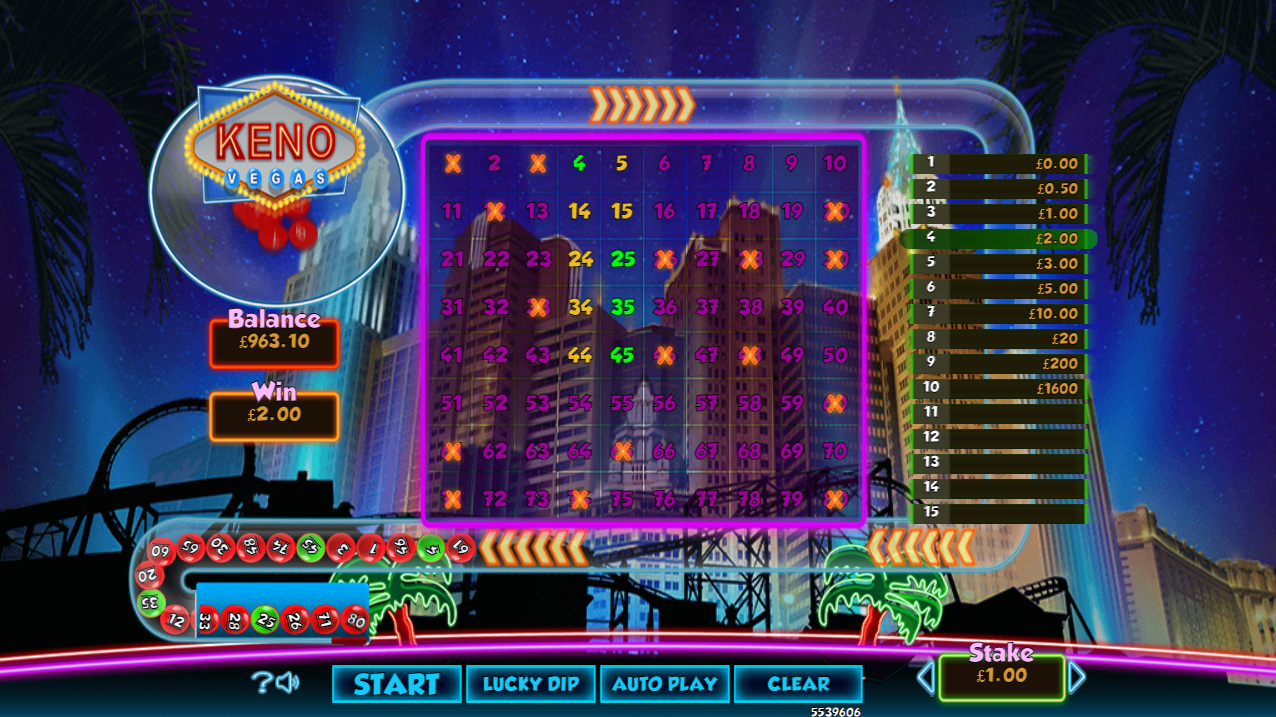The width and height of the screenshot is (1276, 717).
Task: Select number 2 on the Keno grid
Action: tap(495, 163)
